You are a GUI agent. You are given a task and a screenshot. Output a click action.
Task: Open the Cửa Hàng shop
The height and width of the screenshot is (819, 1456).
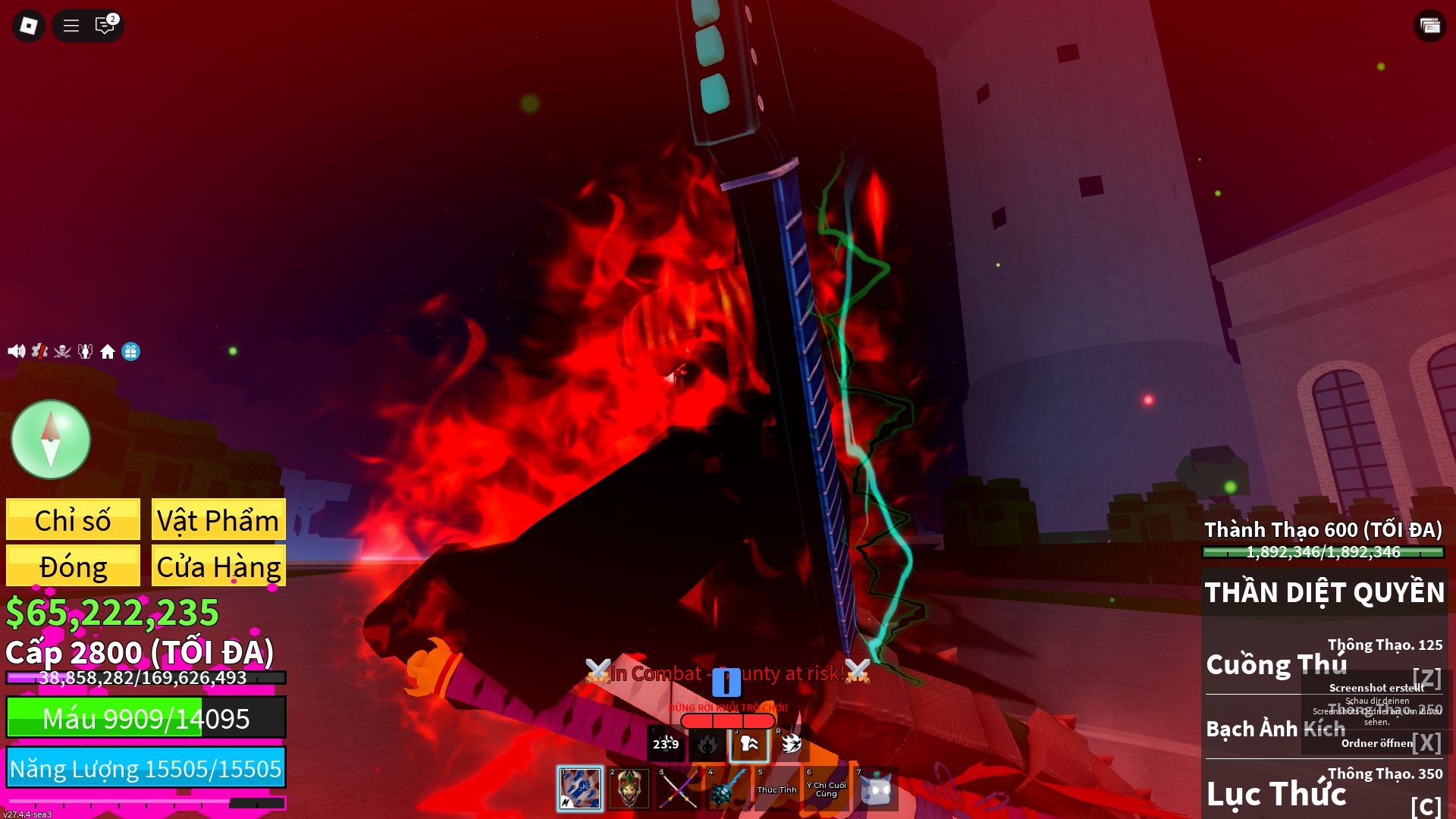pos(218,566)
